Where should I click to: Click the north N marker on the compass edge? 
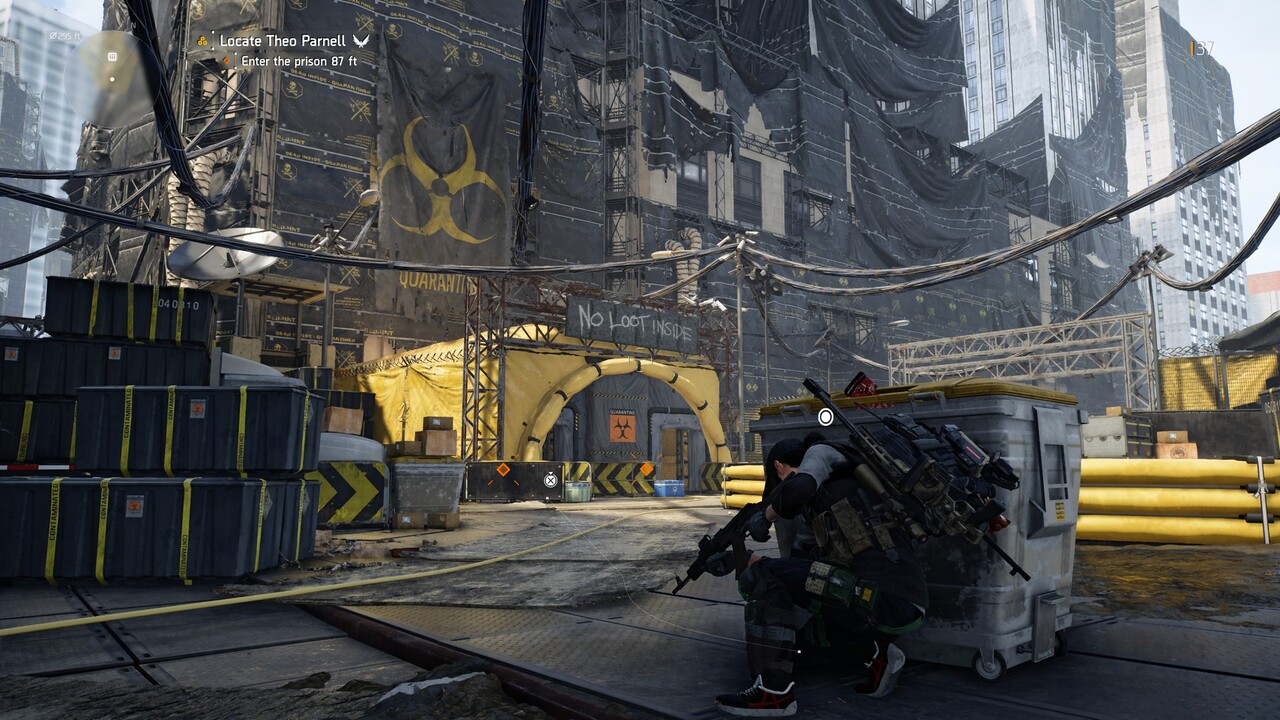tap(134, 25)
